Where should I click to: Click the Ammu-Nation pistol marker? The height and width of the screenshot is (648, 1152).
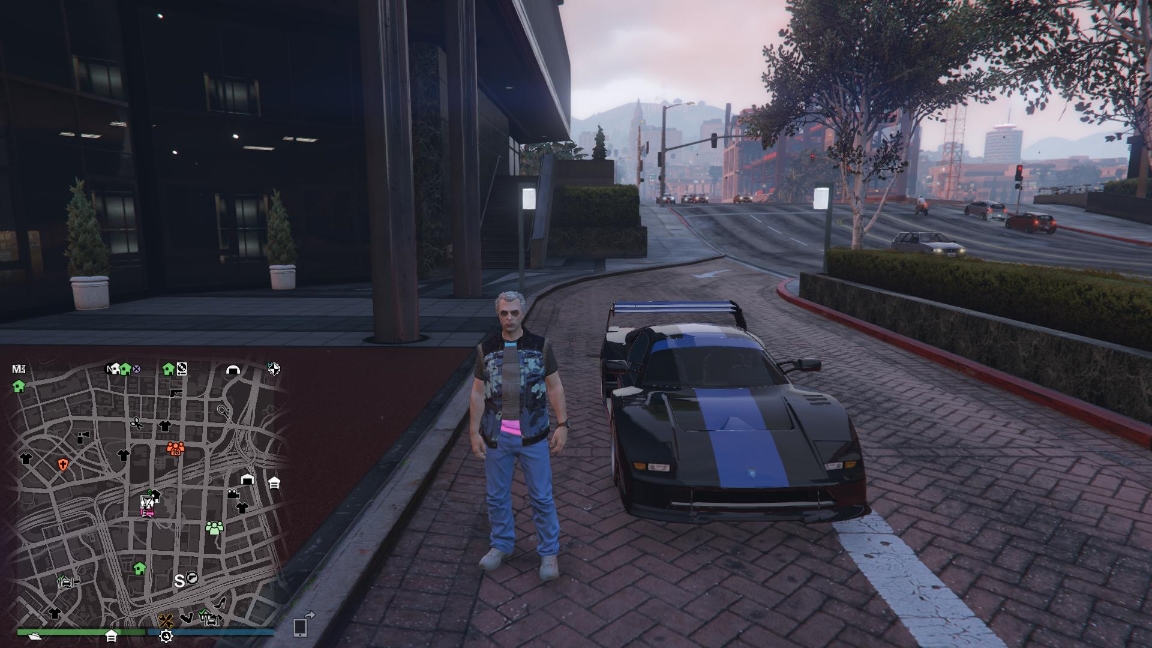(175, 393)
